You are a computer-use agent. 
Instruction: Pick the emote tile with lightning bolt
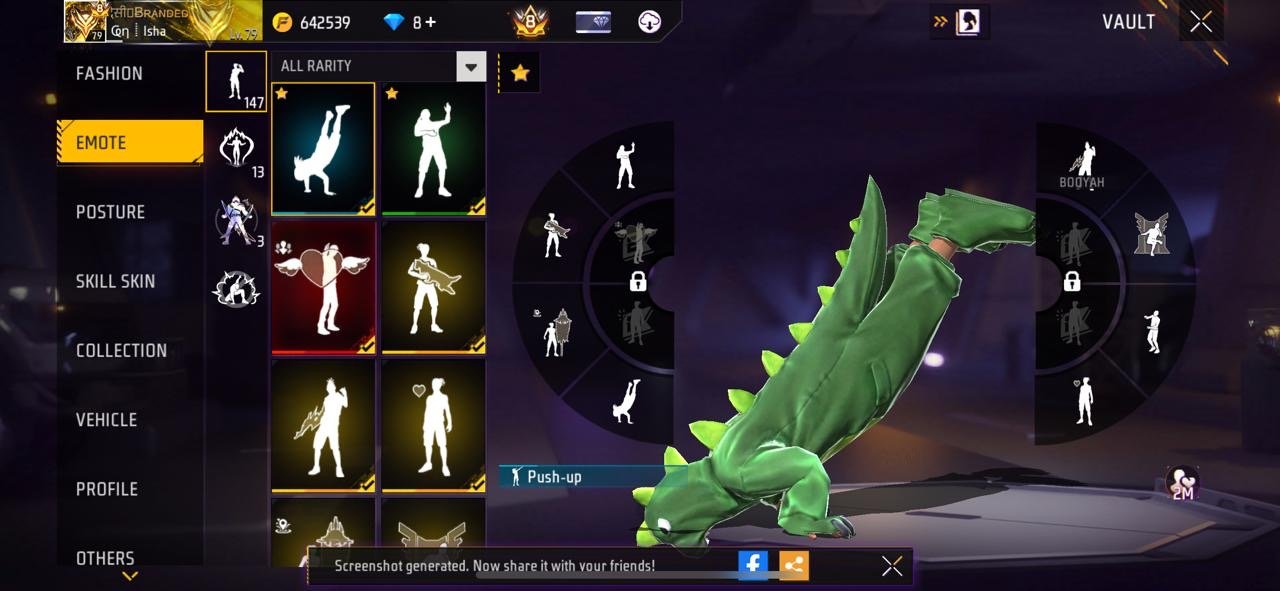(323, 425)
